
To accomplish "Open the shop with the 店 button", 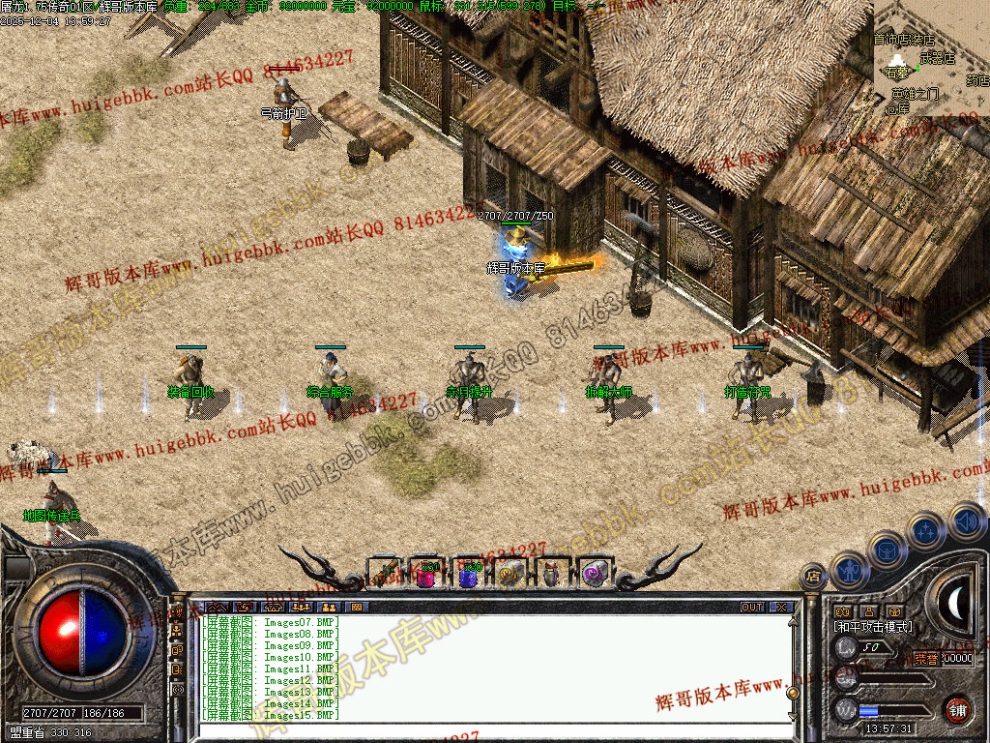I will (812, 578).
